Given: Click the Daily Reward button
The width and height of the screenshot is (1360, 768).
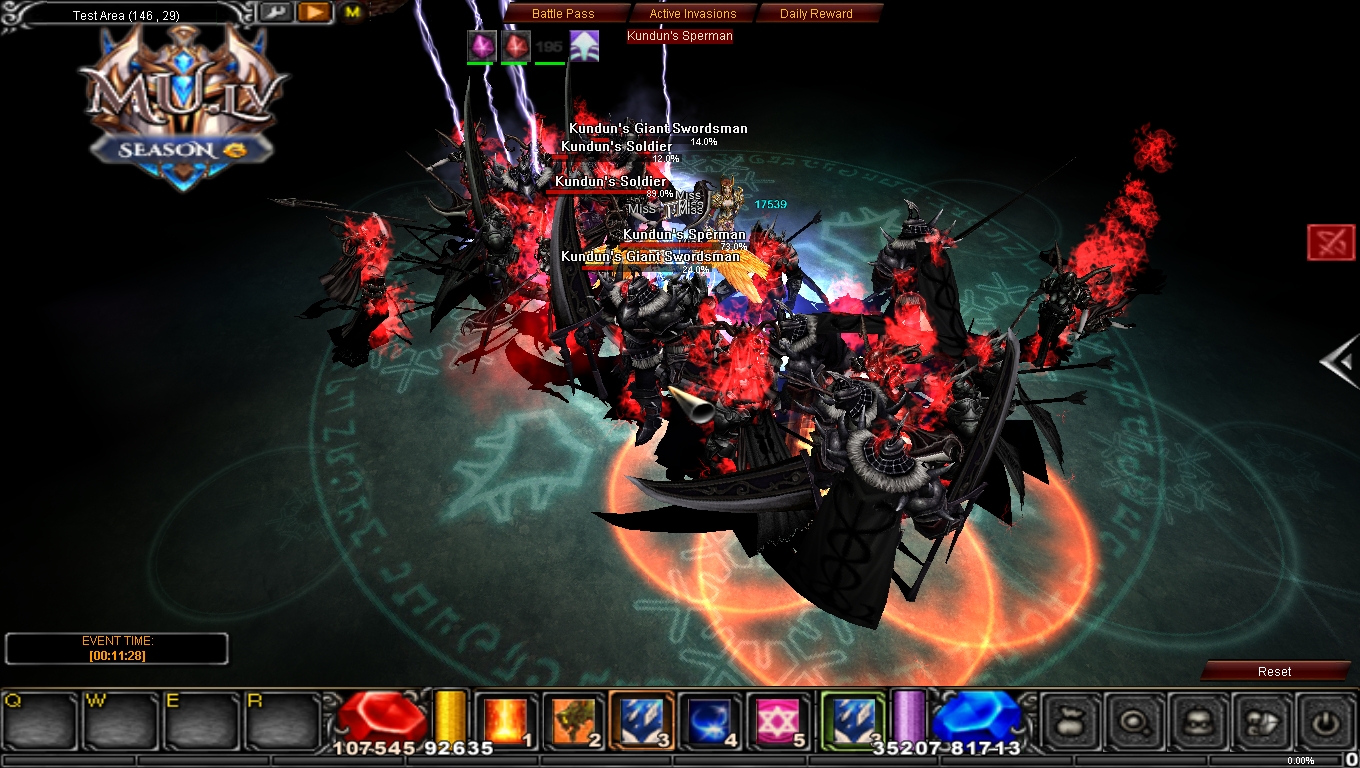Looking at the screenshot, I should click(814, 13).
